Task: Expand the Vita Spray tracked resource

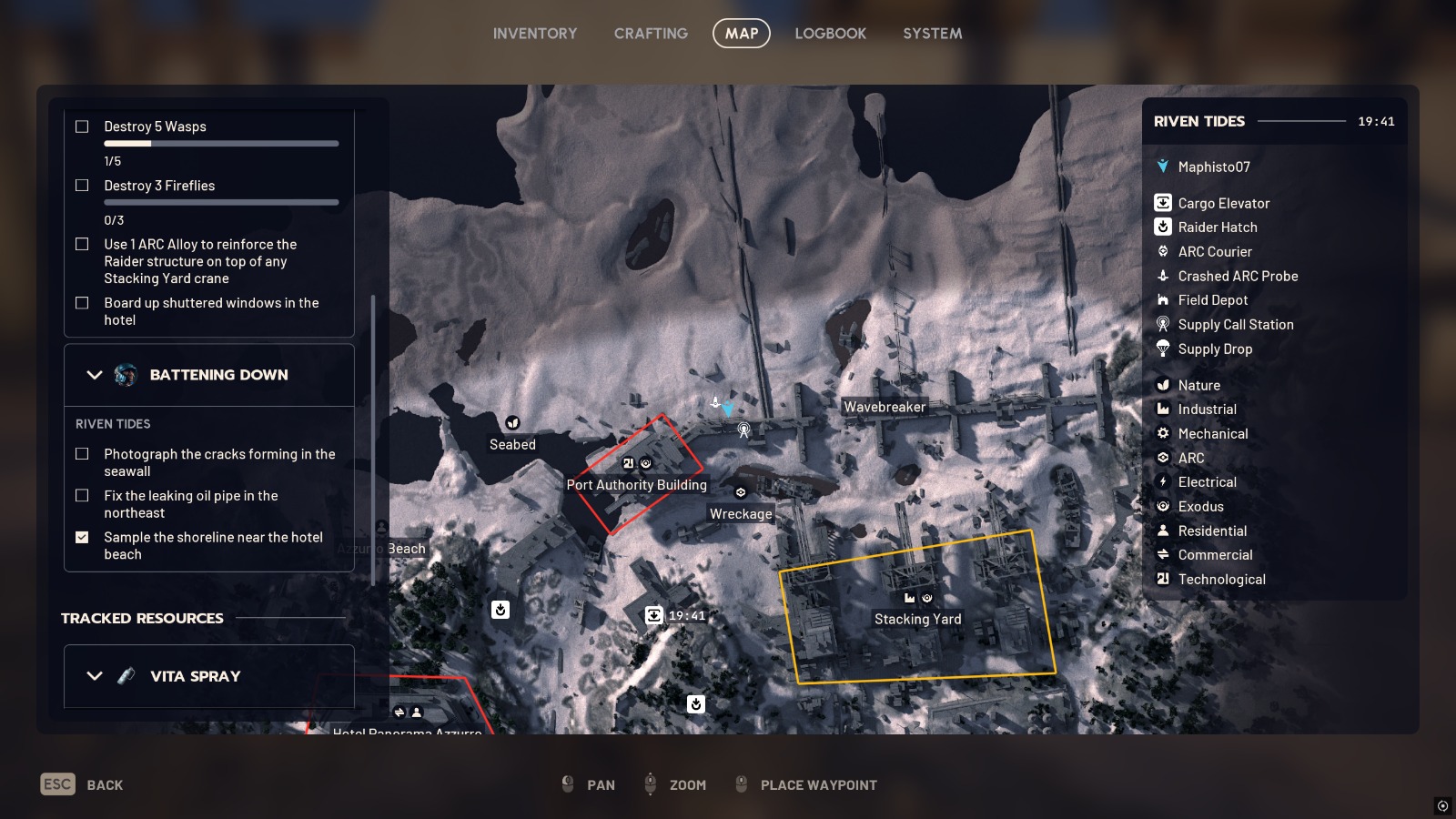Action: pyautogui.click(x=95, y=676)
